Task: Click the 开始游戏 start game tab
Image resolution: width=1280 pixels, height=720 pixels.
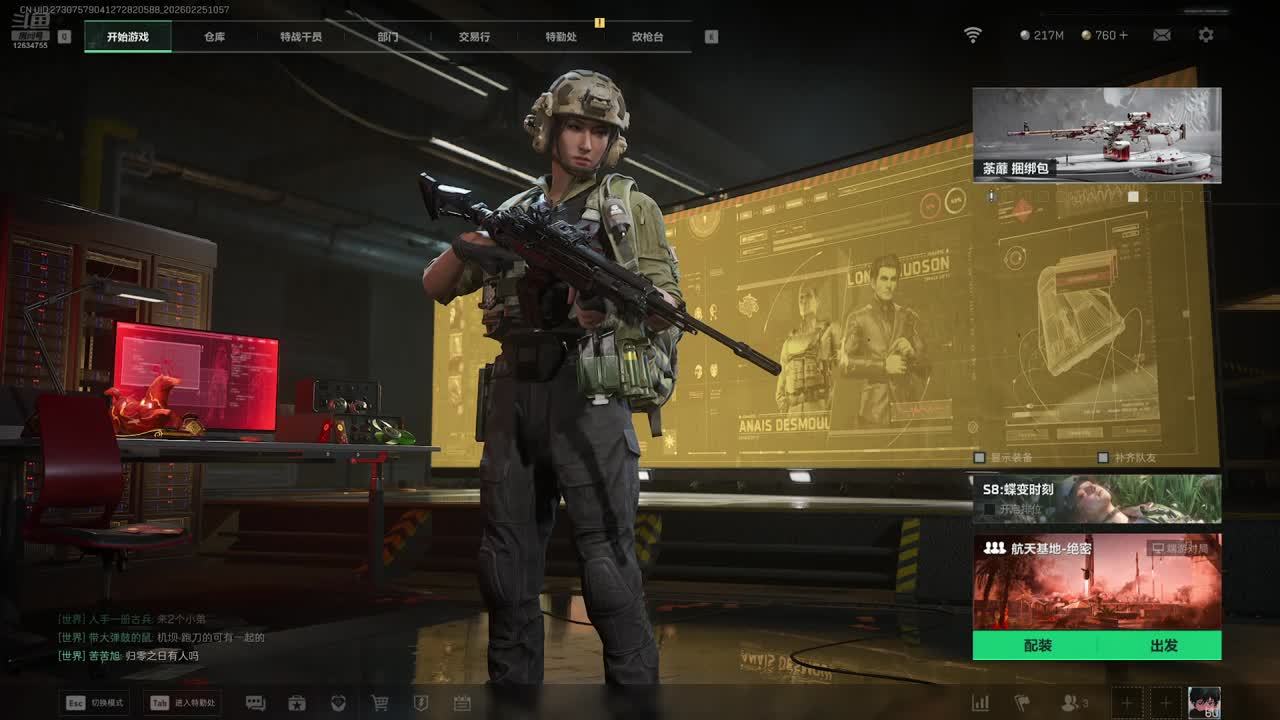Action: click(128, 37)
